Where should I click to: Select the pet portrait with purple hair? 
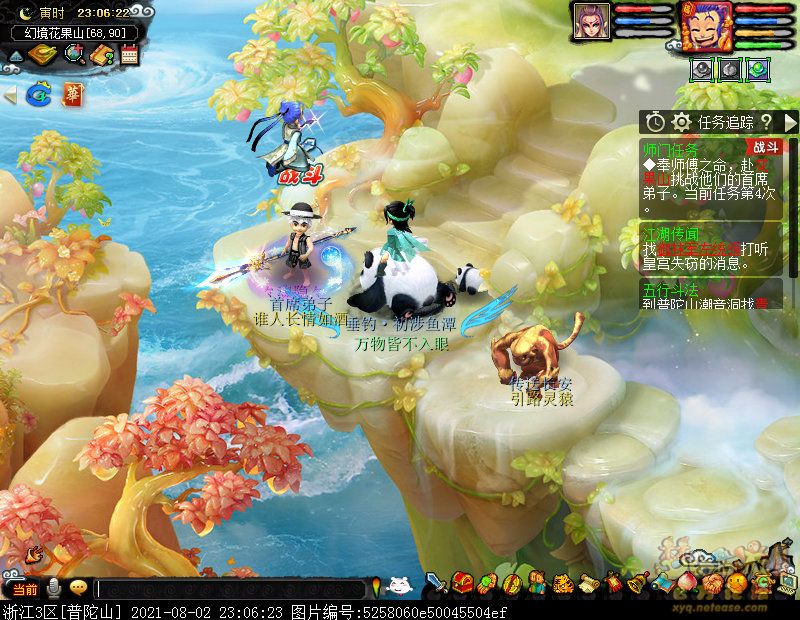tap(591, 22)
